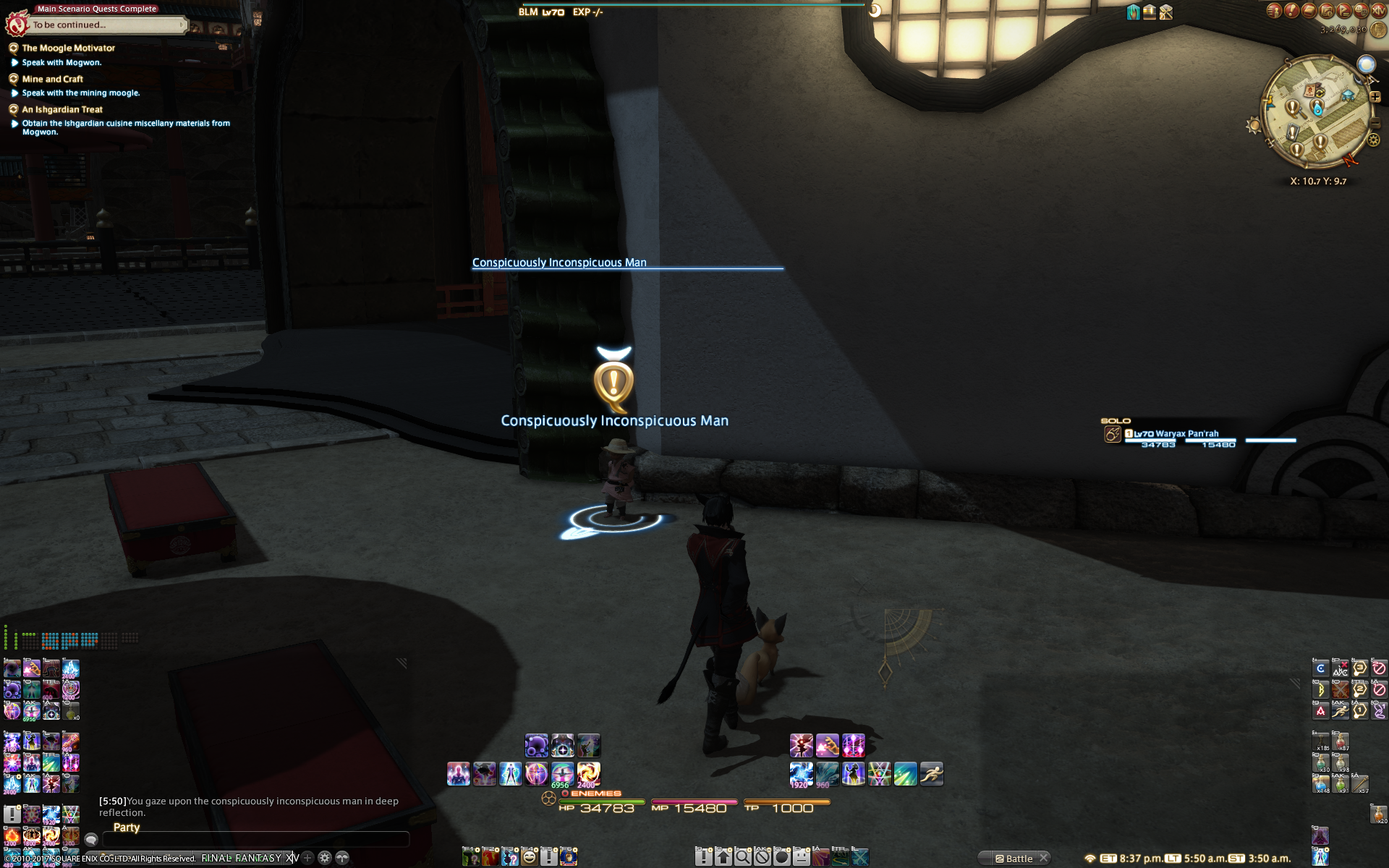The width and height of the screenshot is (1389, 868).
Task: Zoom out the minimap with minus button
Action: pos(1375,124)
